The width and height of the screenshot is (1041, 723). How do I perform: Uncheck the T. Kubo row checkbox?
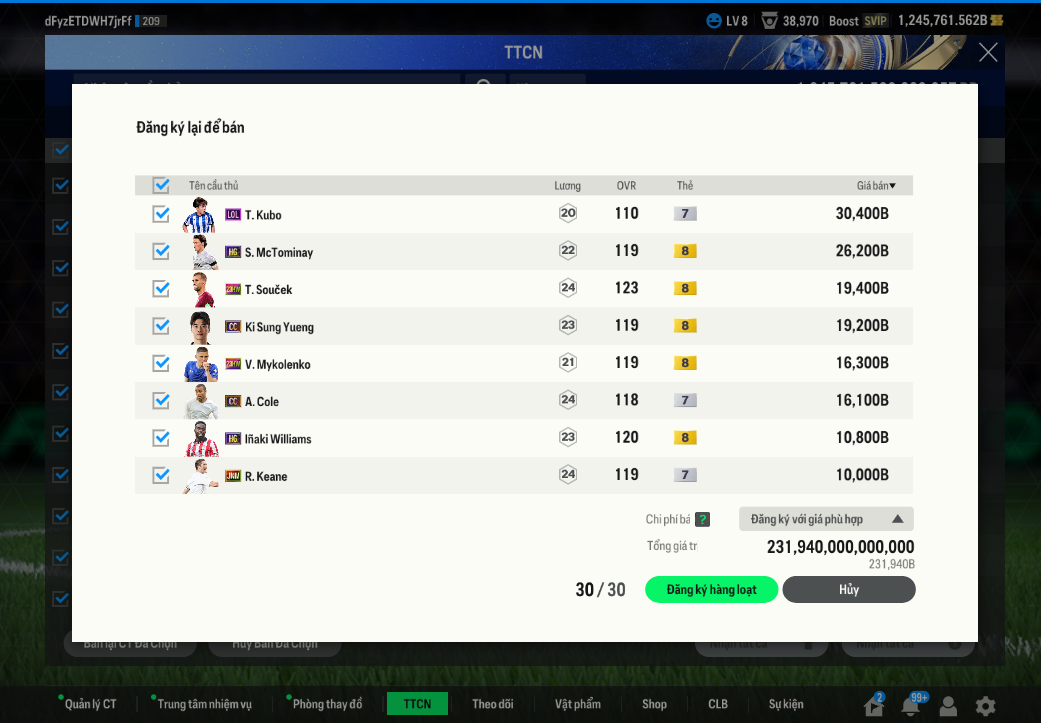[x=161, y=214]
